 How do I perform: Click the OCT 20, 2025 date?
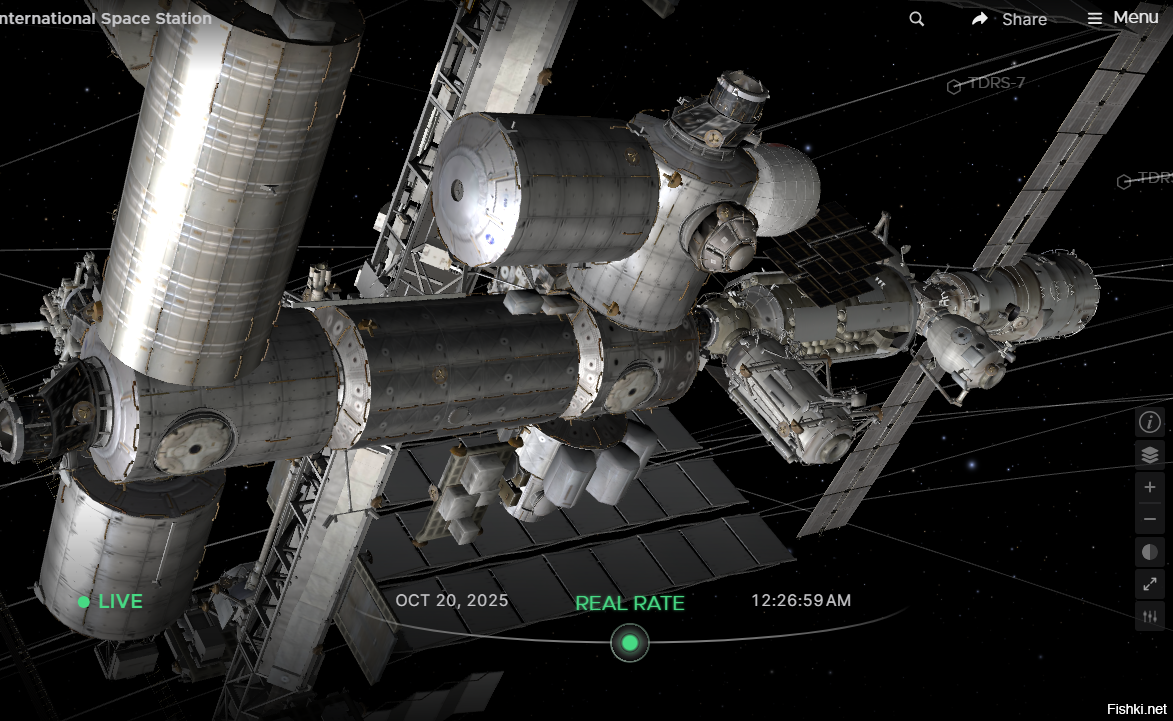coord(452,600)
